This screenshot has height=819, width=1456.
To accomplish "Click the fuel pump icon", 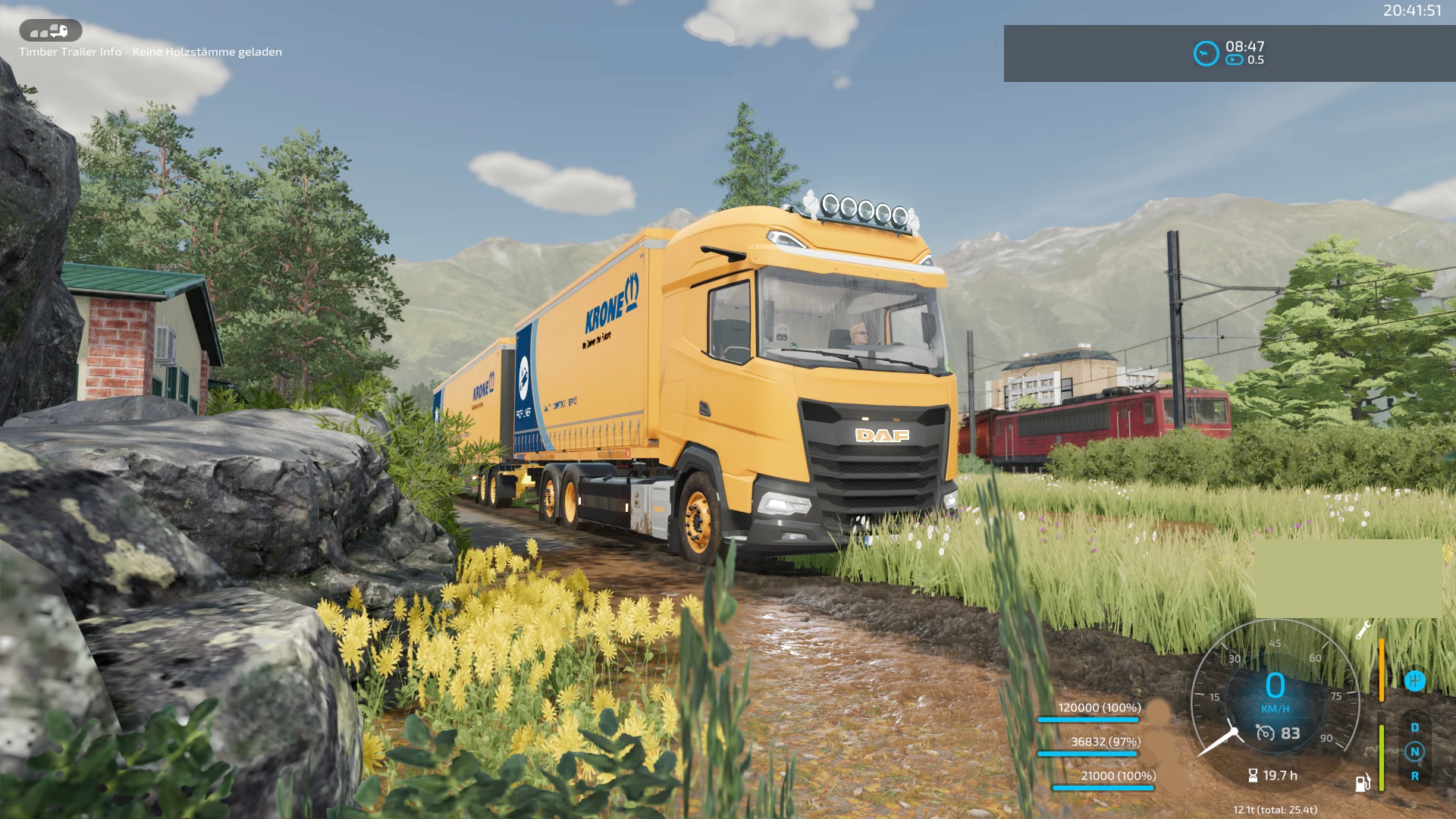I will point(1362,783).
